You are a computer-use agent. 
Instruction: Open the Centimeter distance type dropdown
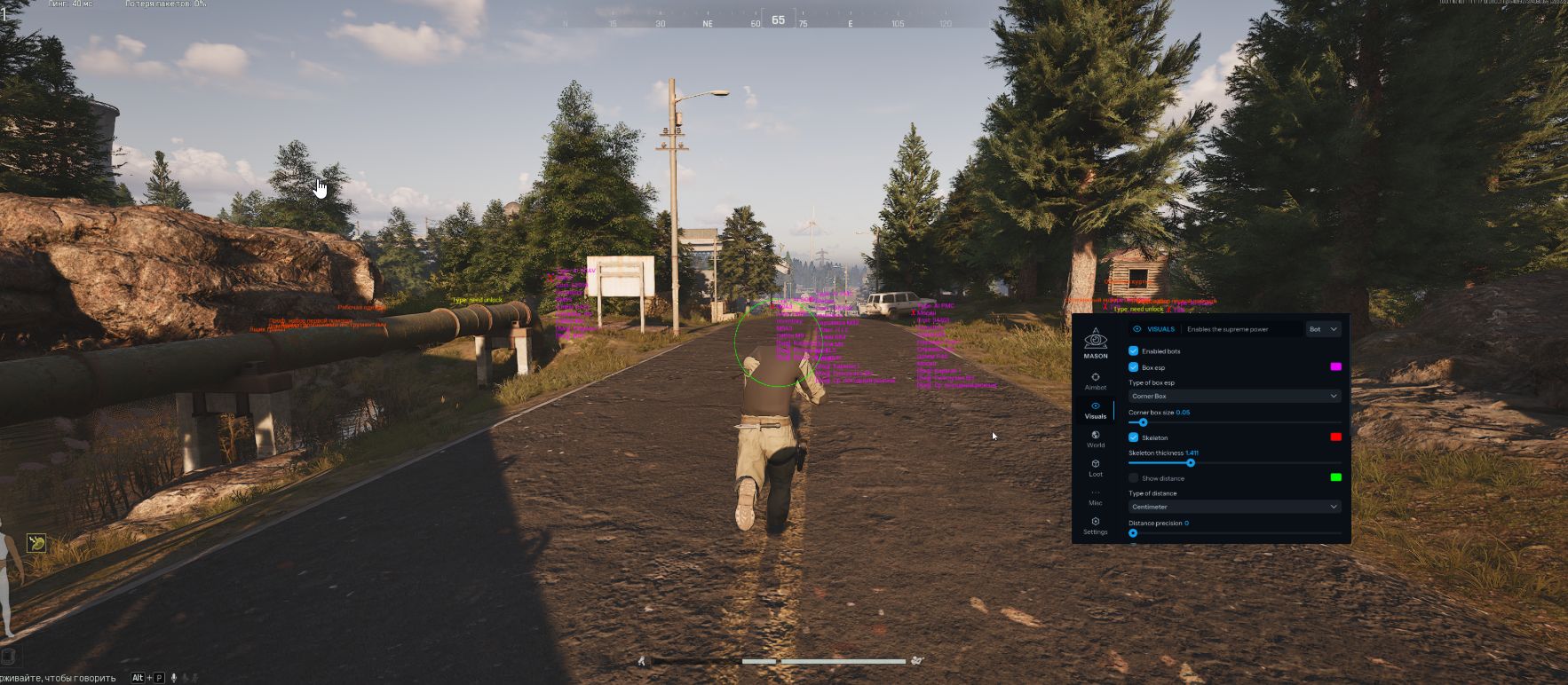click(x=1234, y=507)
